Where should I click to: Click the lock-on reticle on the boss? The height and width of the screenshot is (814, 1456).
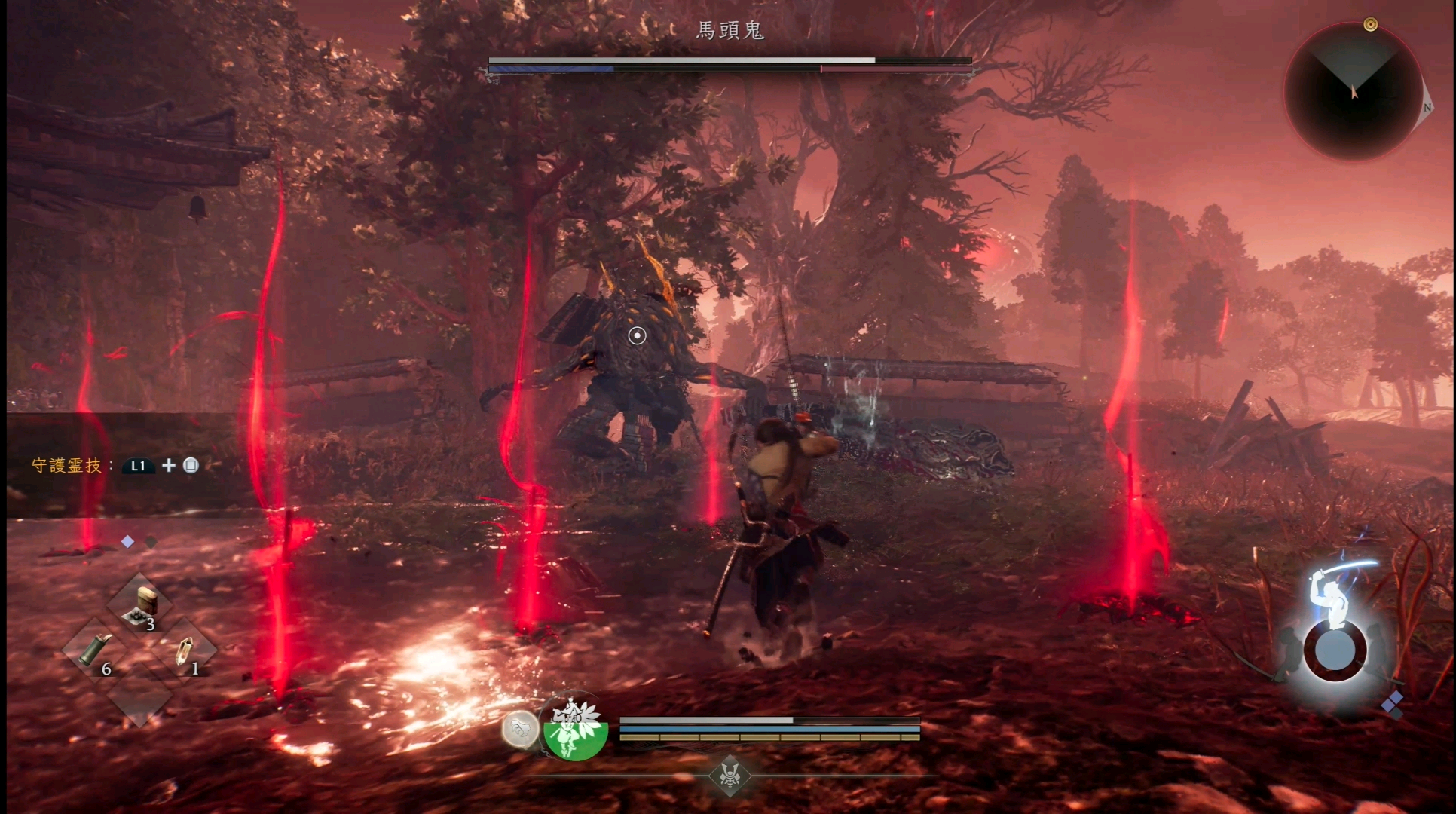coord(637,335)
